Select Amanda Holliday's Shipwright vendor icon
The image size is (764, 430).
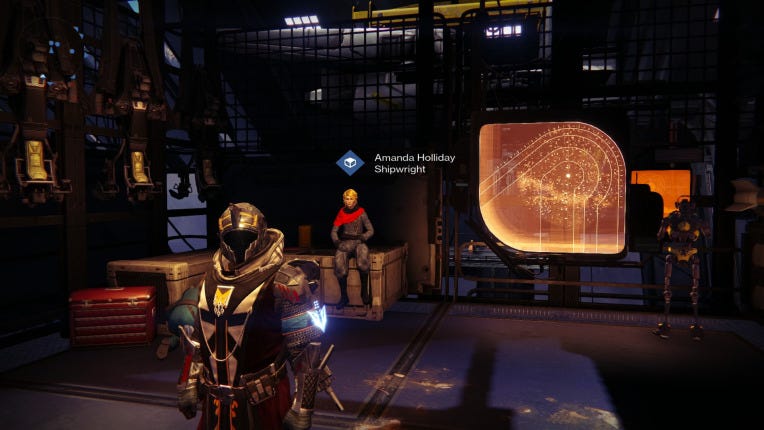click(349, 163)
